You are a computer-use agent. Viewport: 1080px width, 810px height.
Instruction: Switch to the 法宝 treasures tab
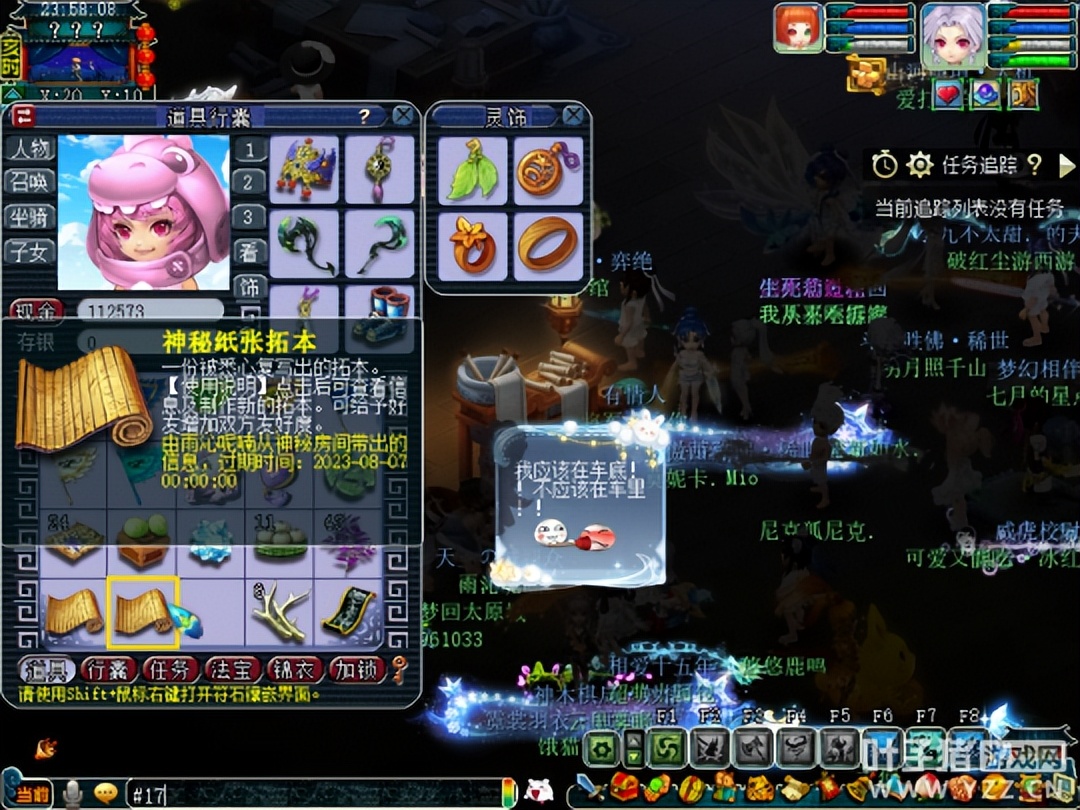point(232,669)
